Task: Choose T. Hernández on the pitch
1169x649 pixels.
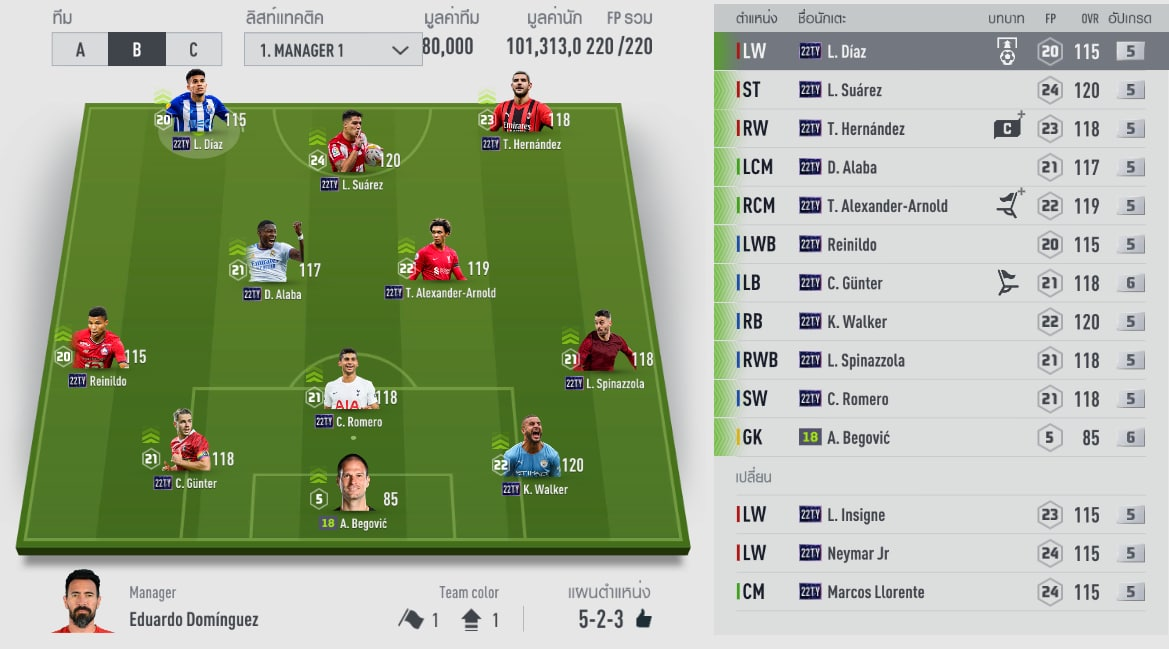Action: point(520,112)
